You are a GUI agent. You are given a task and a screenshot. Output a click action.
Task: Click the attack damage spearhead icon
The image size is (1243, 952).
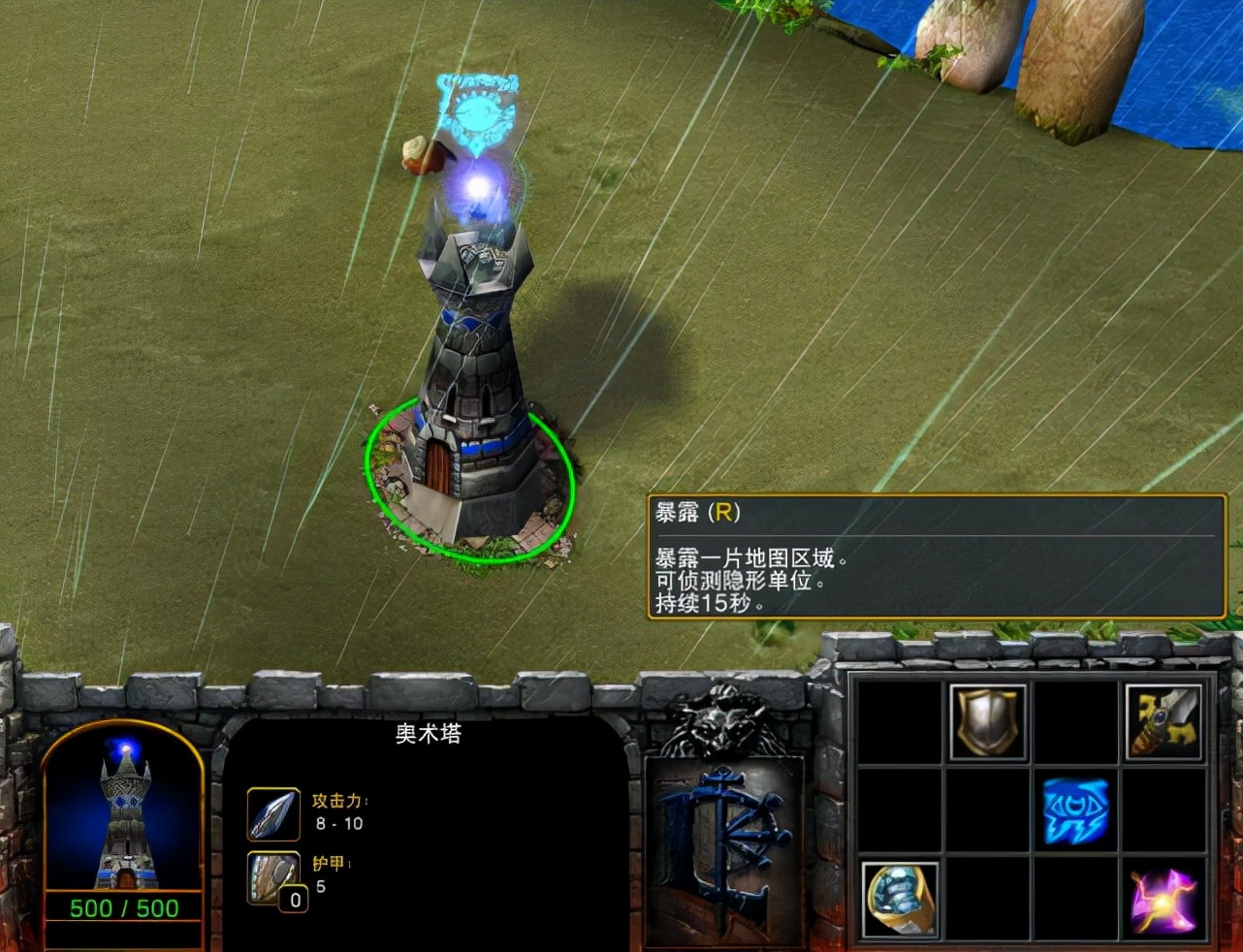(272, 814)
